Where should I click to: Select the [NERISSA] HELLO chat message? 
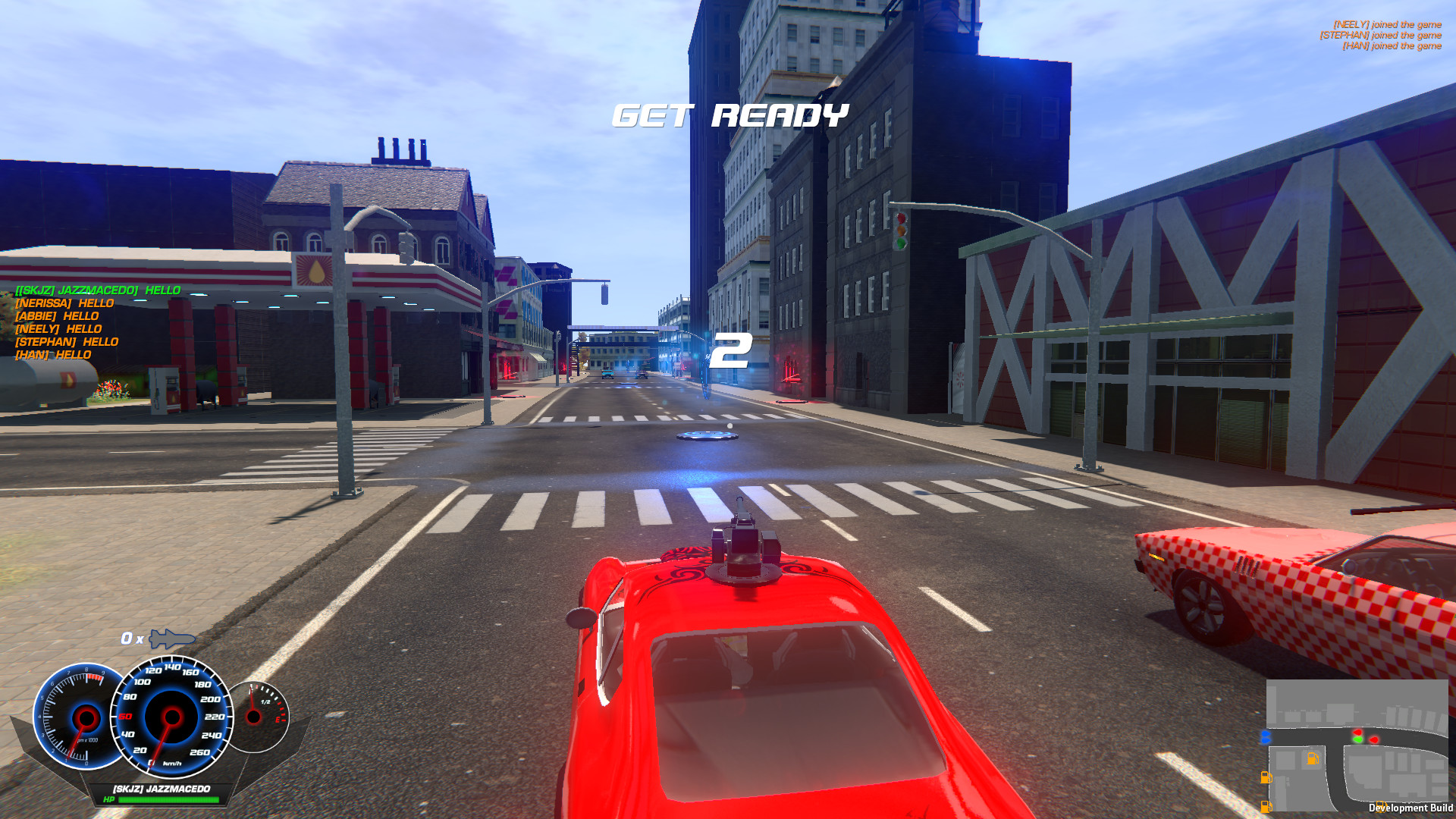[64, 302]
